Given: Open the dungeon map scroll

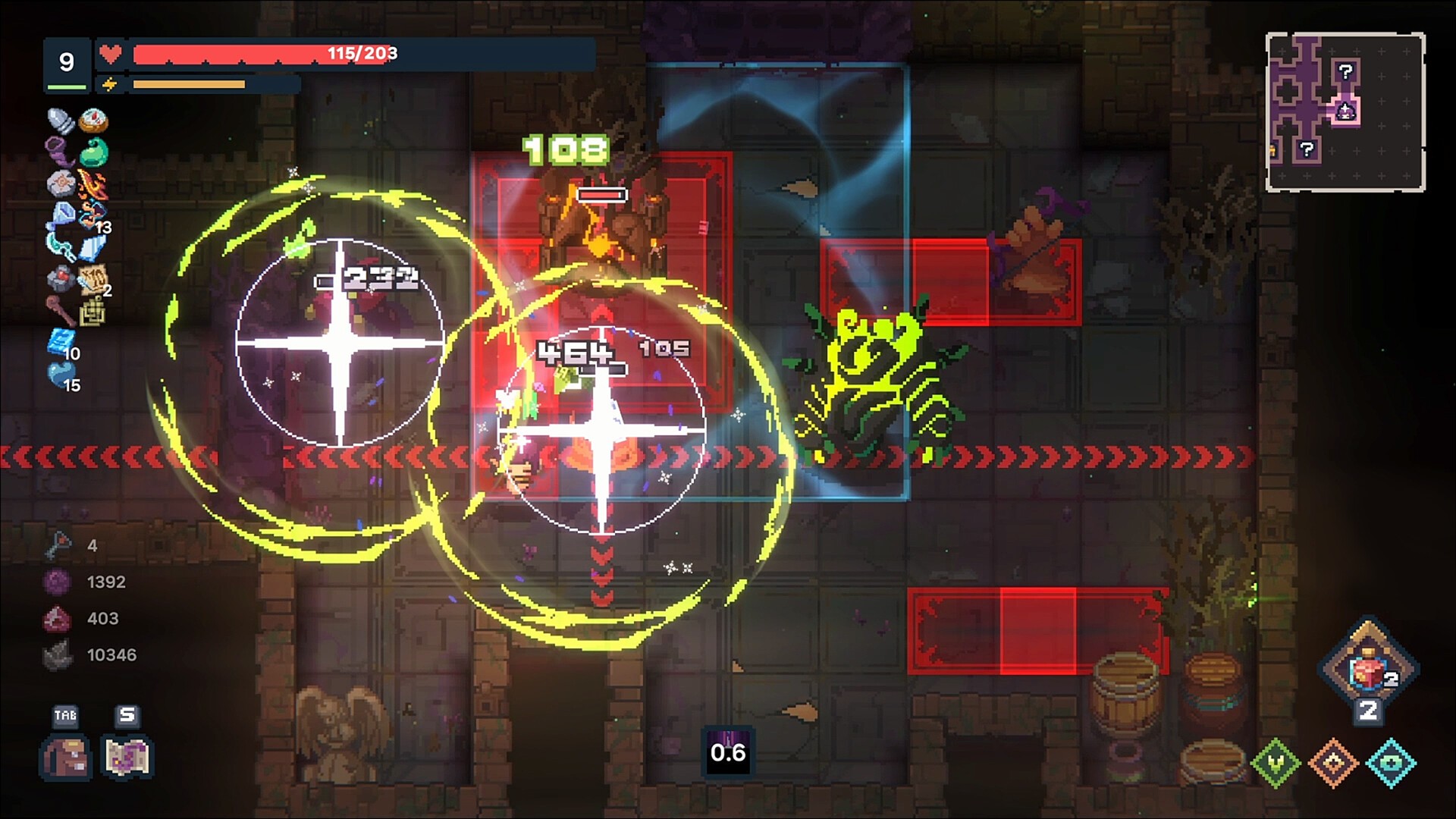Looking at the screenshot, I should point(127,756).
